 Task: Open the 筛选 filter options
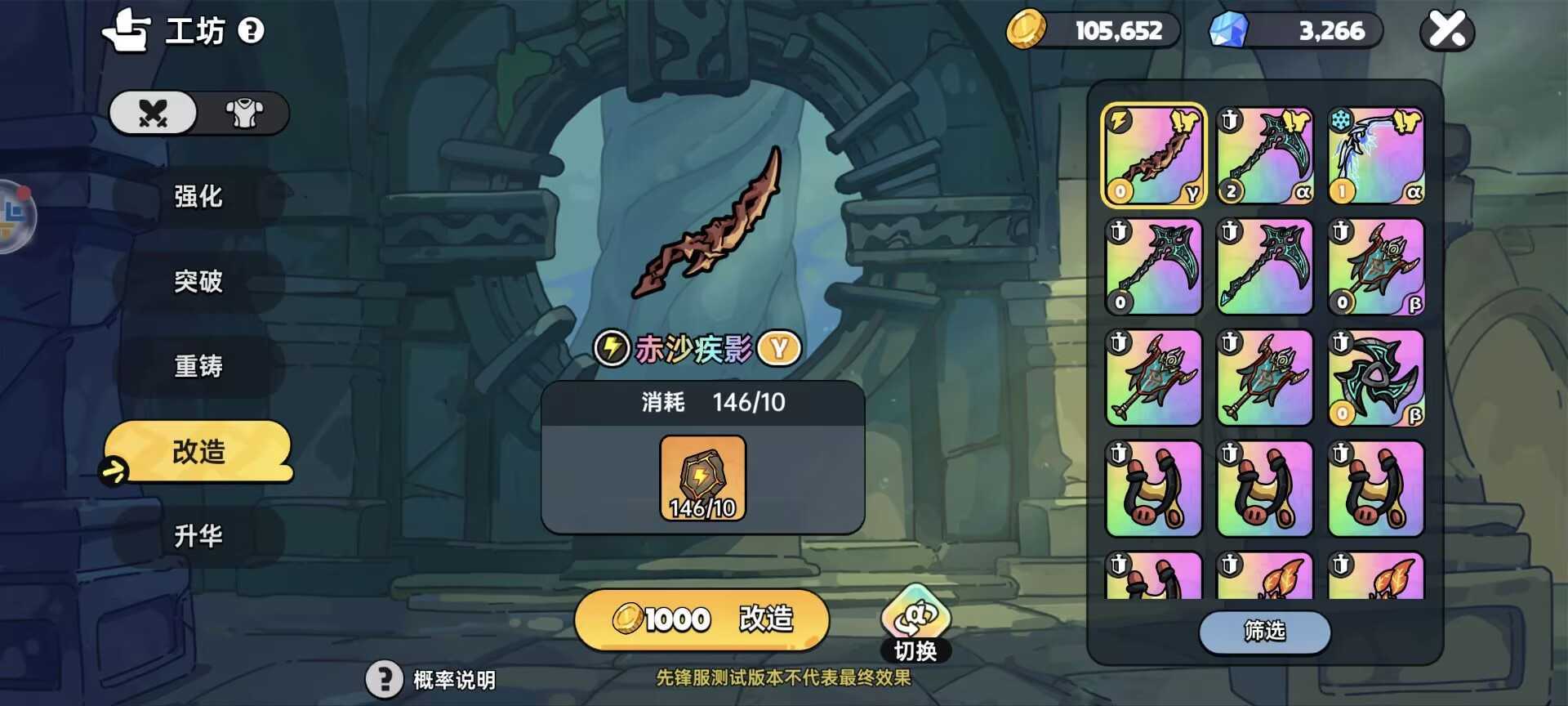[1263, 632]
